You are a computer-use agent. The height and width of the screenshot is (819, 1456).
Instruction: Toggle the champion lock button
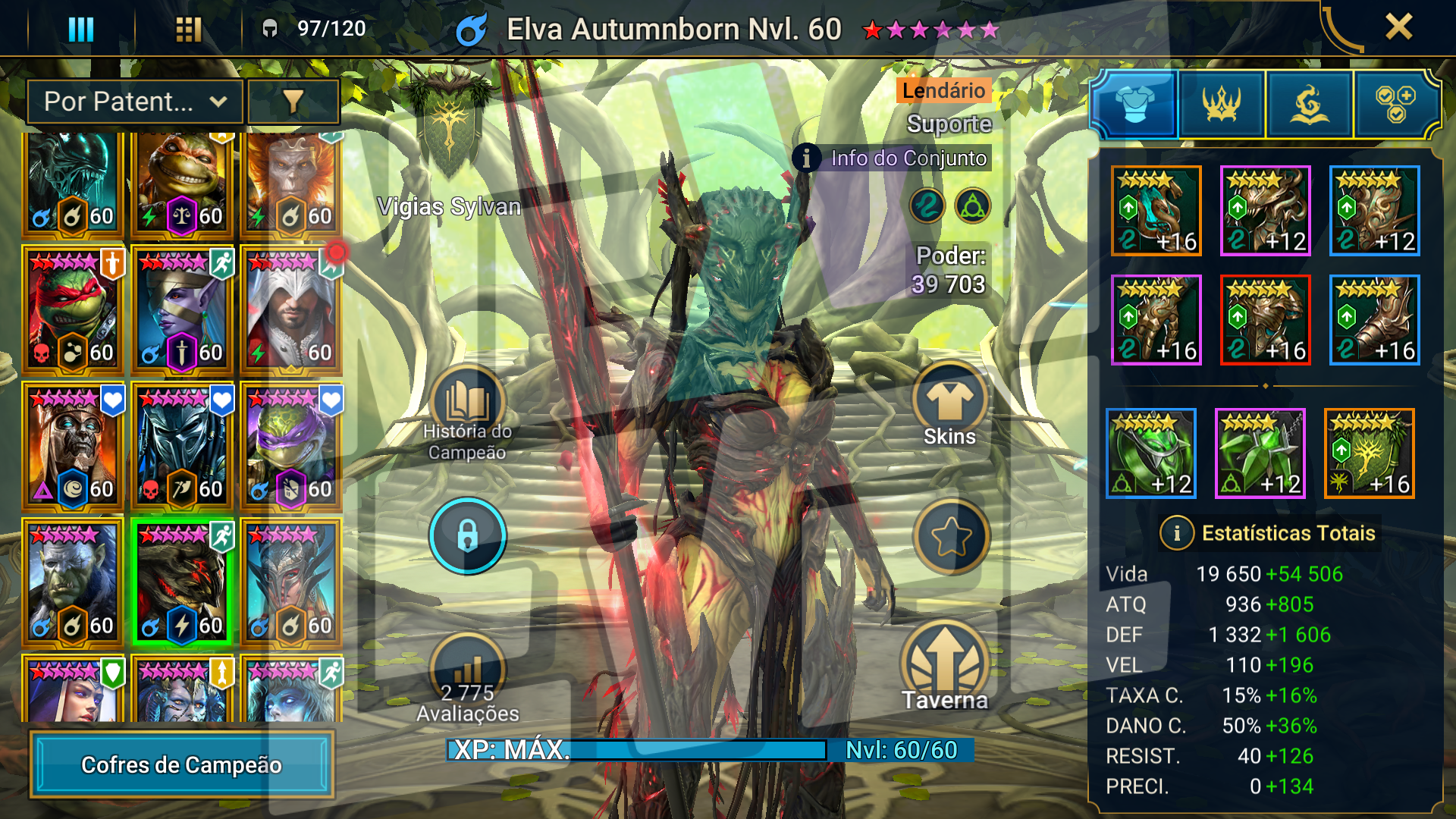point(467,535)
